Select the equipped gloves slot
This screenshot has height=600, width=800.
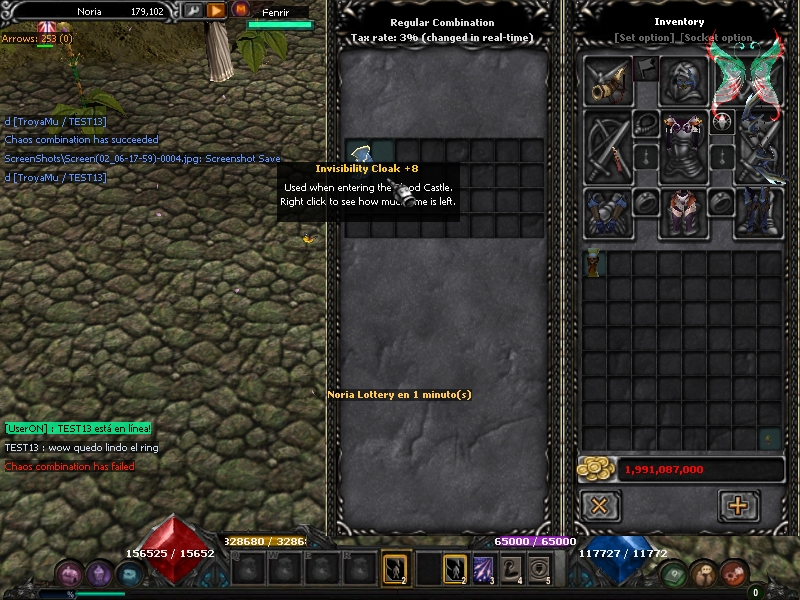pyautogui.click(x=608, y=211)
